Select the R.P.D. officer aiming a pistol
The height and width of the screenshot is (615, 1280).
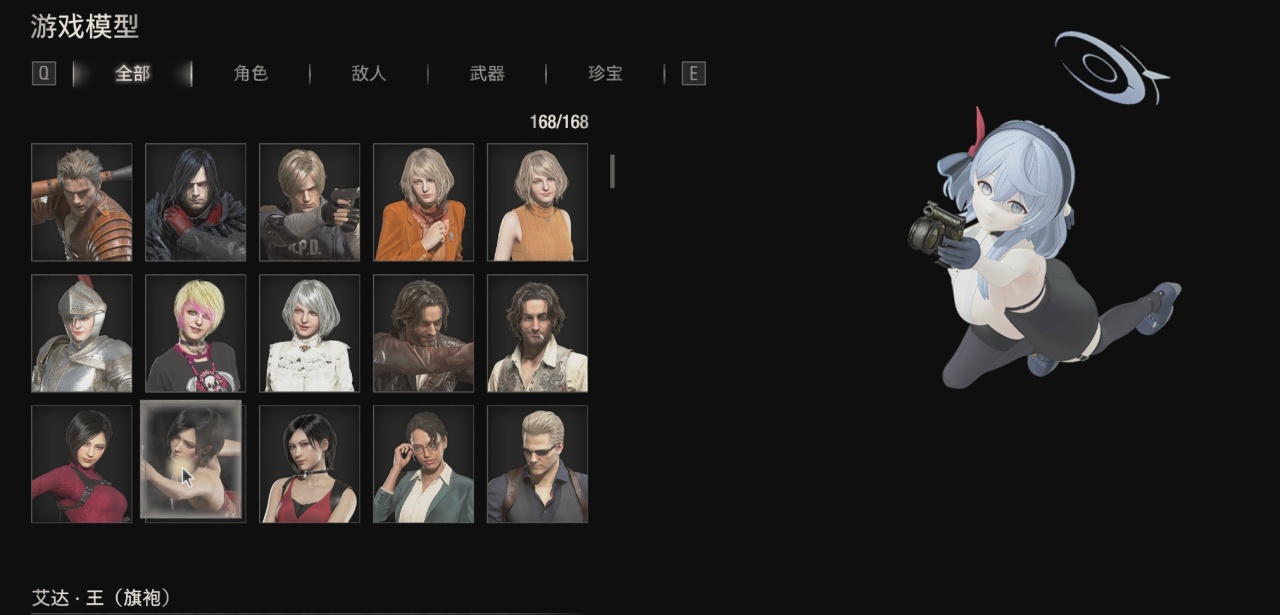310,202
